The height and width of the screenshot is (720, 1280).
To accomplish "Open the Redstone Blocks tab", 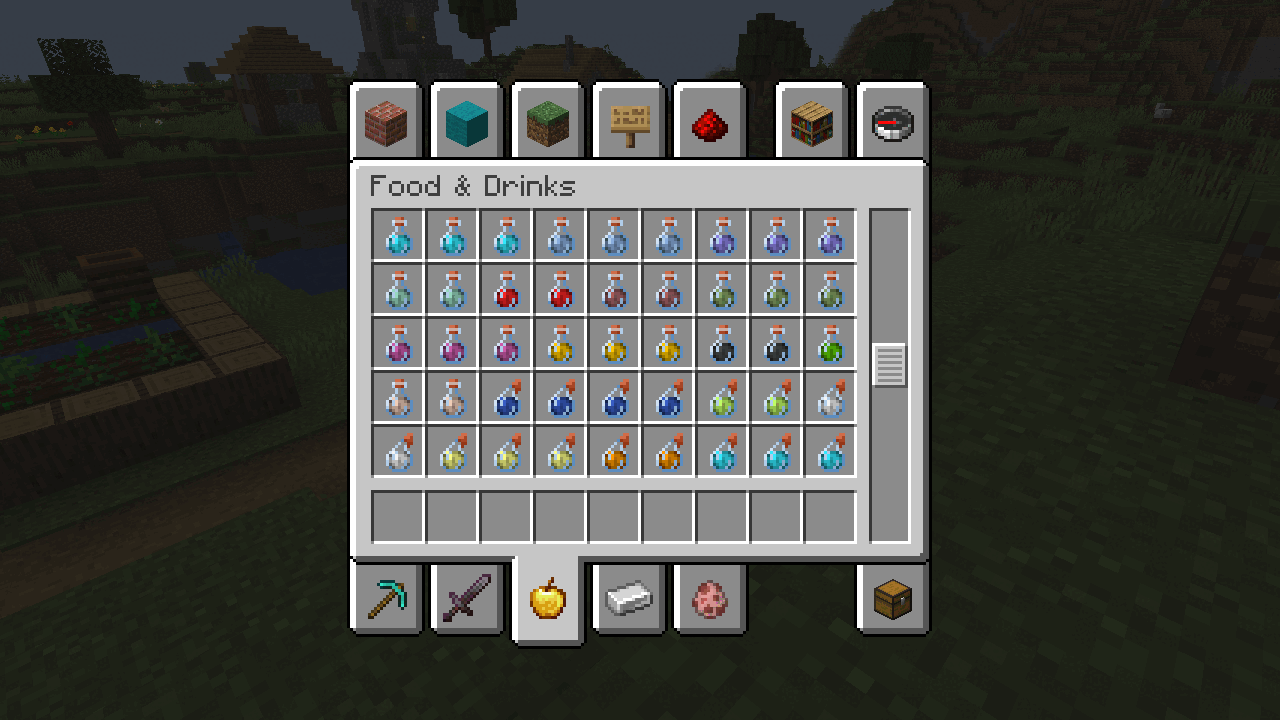I will [x=710, y=122].
